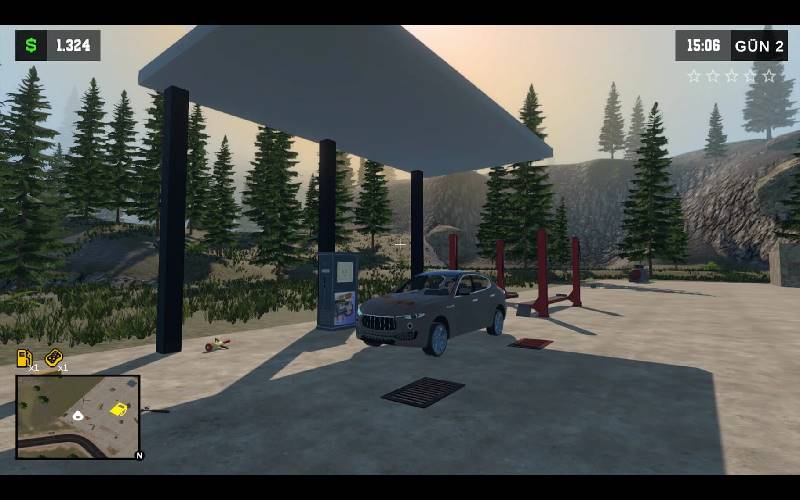Click the star rating row
Viewport: 800px width, 500px height.
(731, 76)
